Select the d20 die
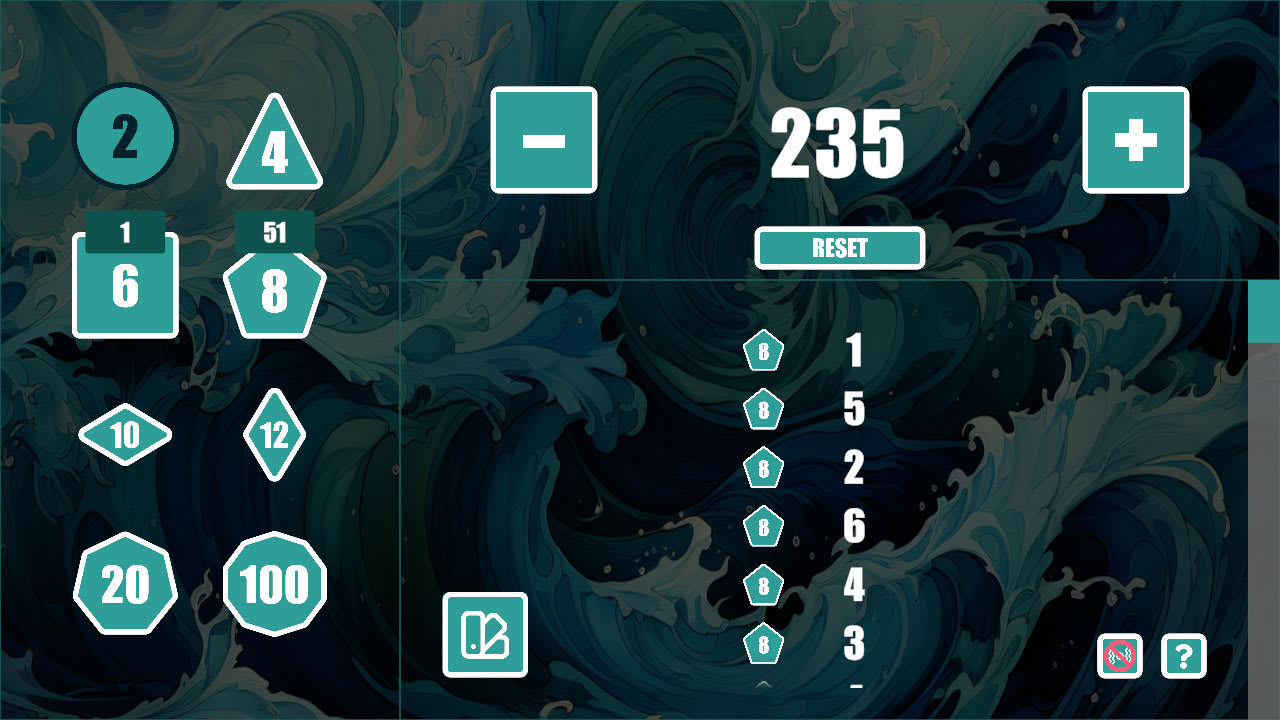1280x720 pixels. pyautogui.click(x=126, y=588)
